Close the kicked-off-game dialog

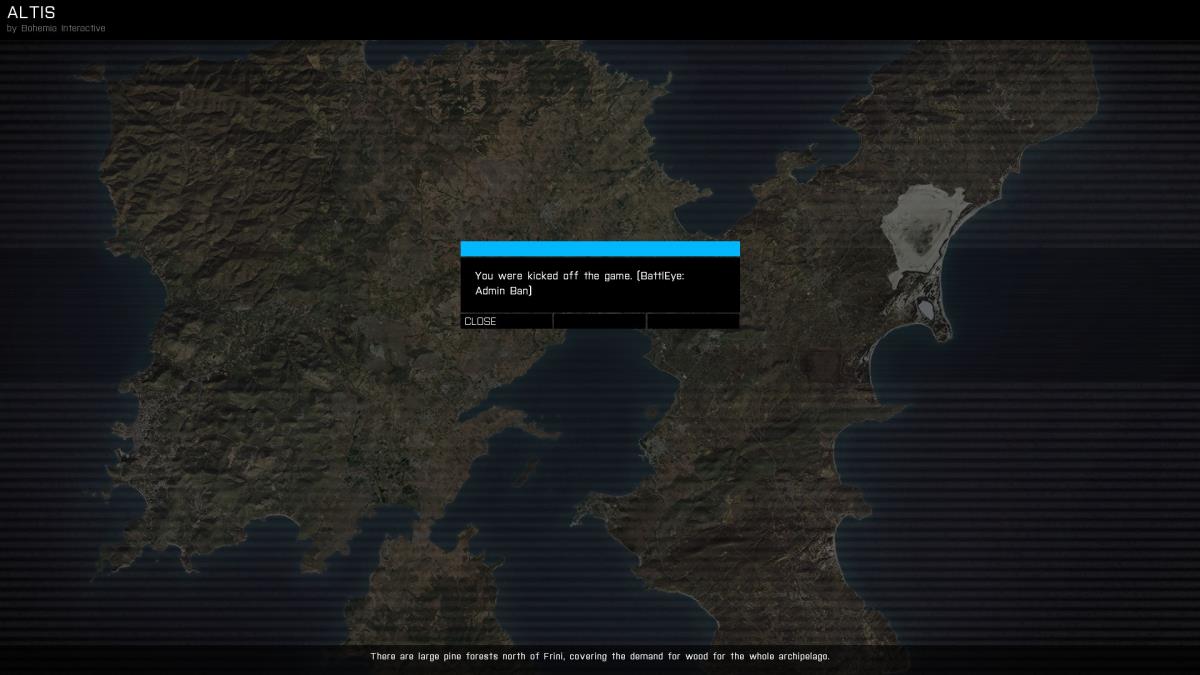(x=505, y=321)
